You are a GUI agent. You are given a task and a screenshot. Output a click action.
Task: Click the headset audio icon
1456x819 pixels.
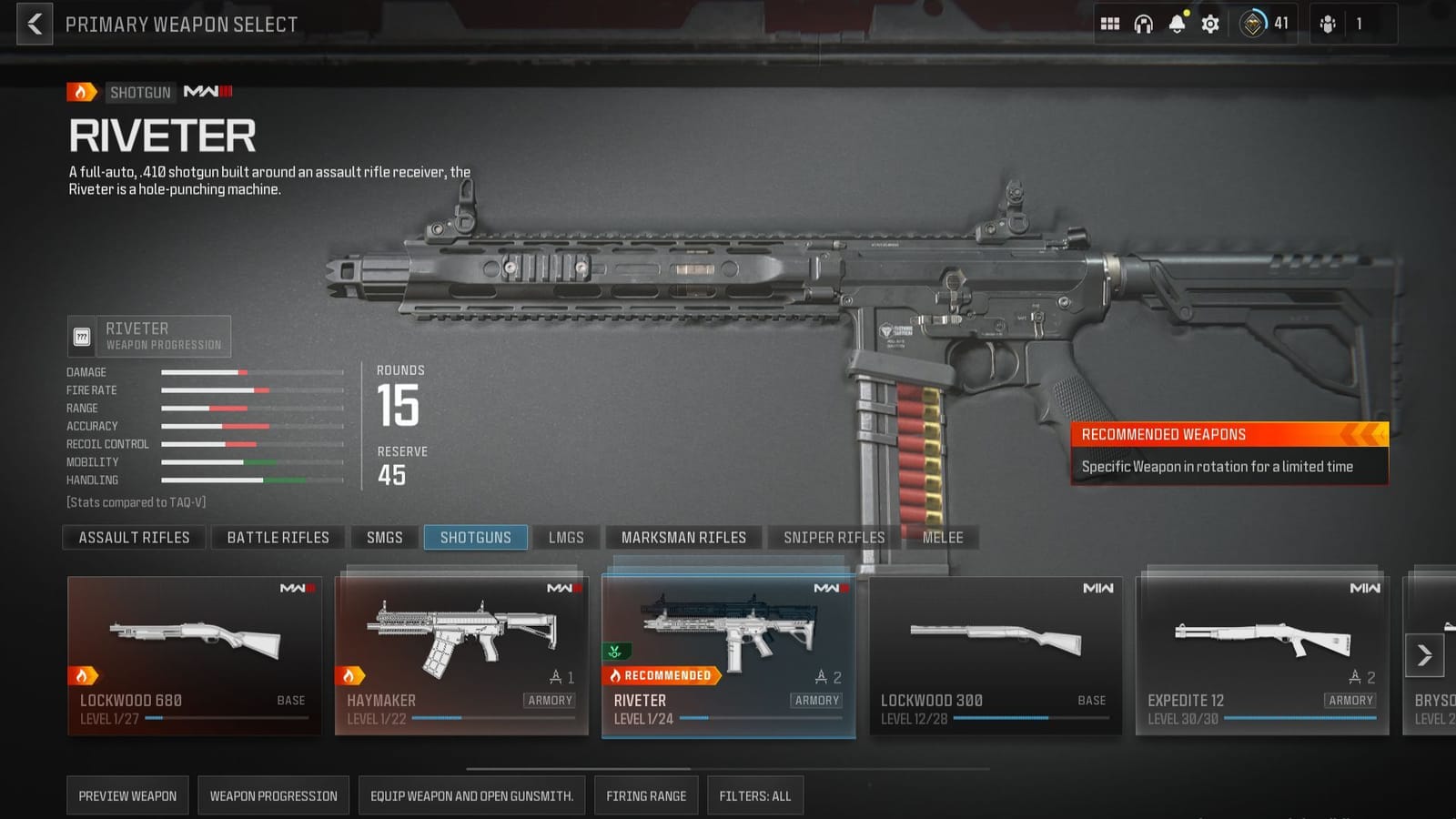(x=1145, y=24)
